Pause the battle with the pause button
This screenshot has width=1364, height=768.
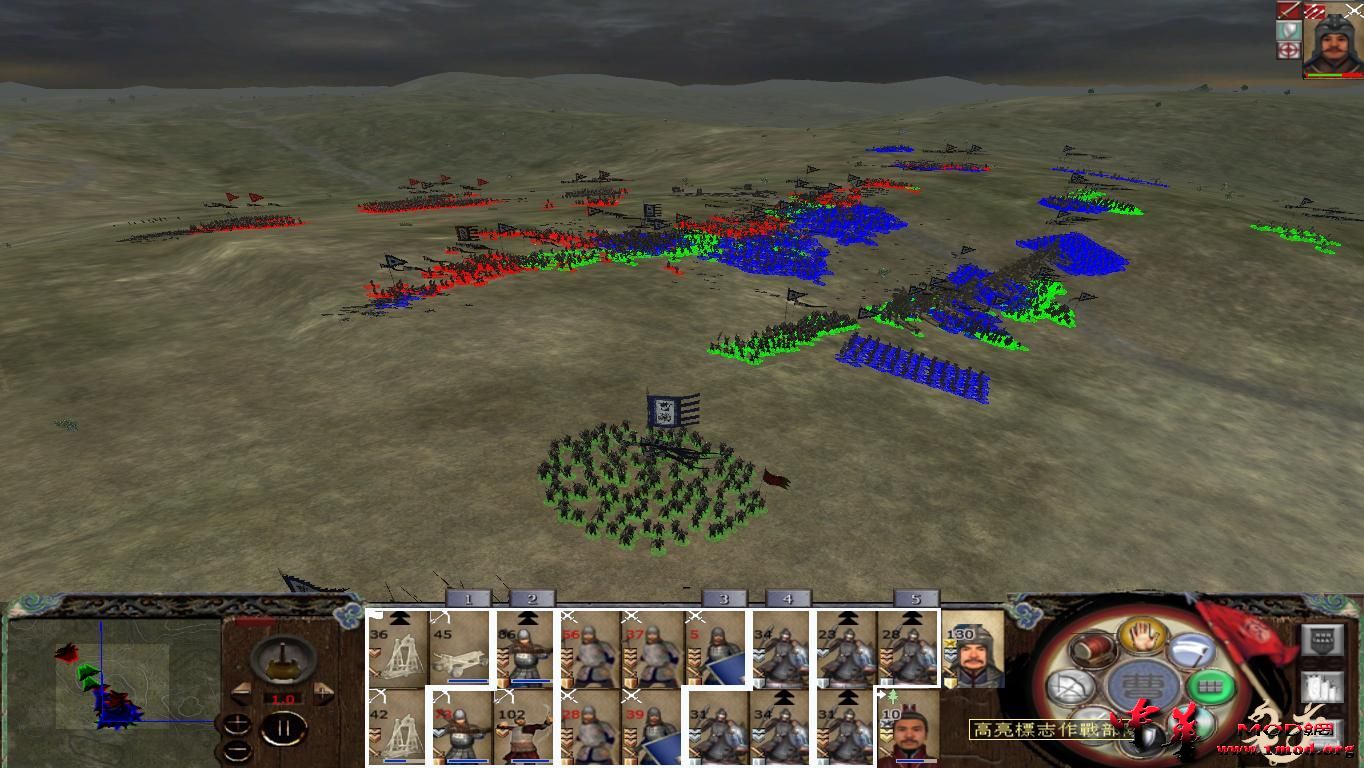(x=283, y=726)
